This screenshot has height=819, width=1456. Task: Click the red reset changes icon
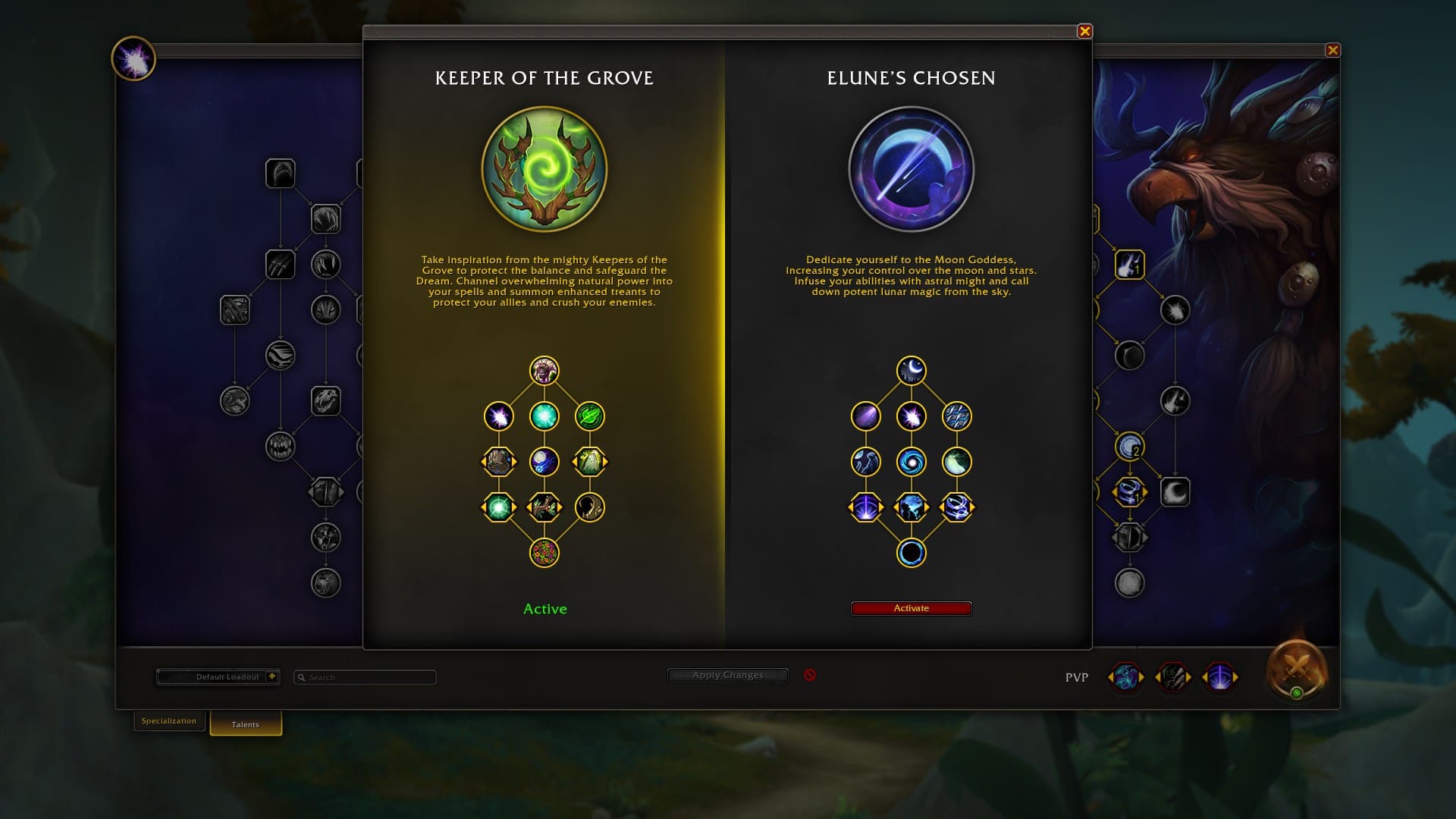coord(810,675)
